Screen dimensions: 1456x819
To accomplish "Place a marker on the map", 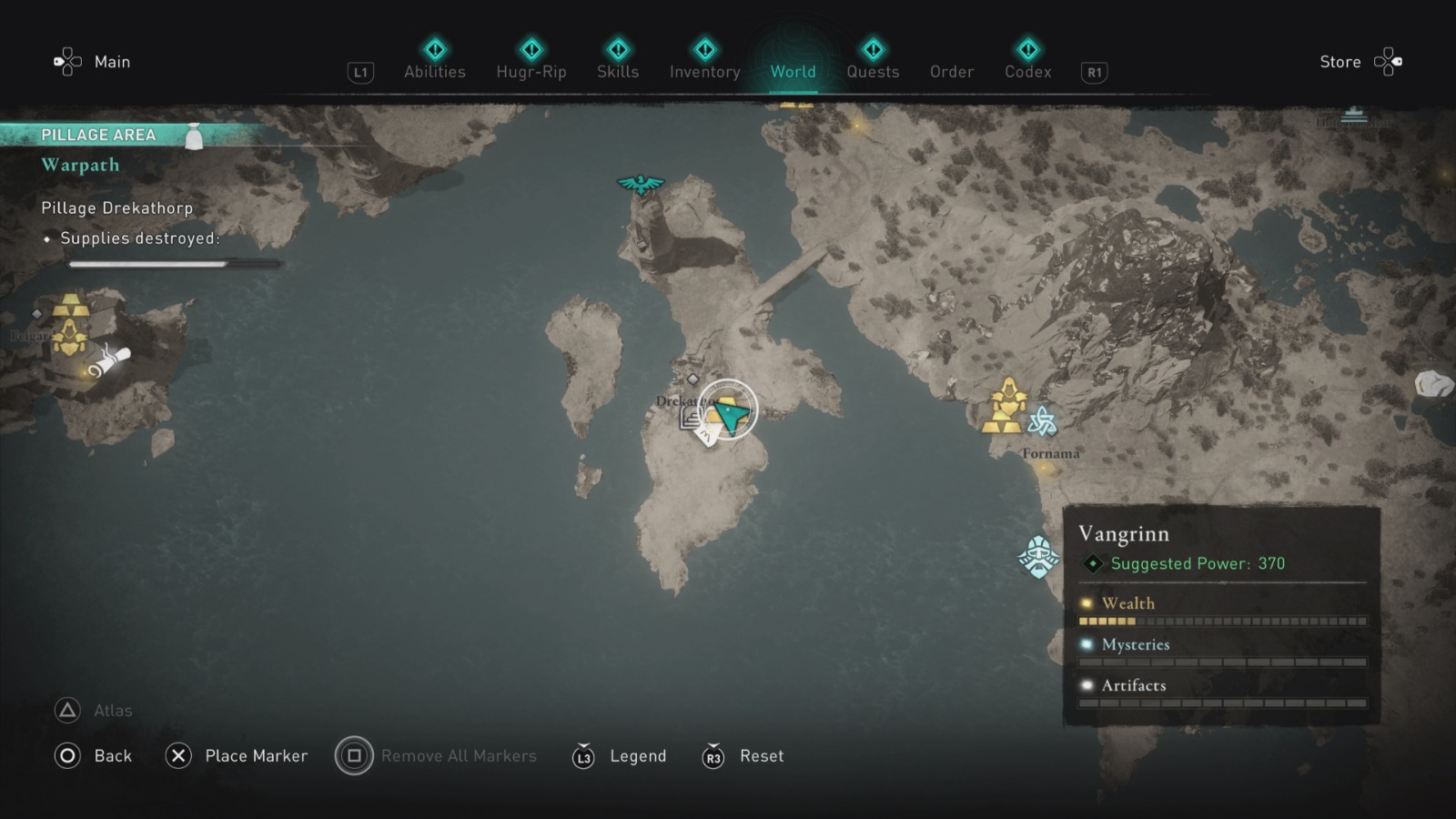I will (179, 756).
